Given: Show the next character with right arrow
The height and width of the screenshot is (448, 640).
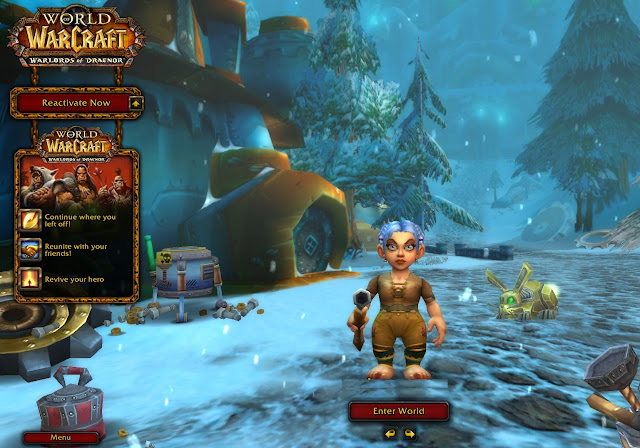Looking at the screenshot, I should coord(409,433).
